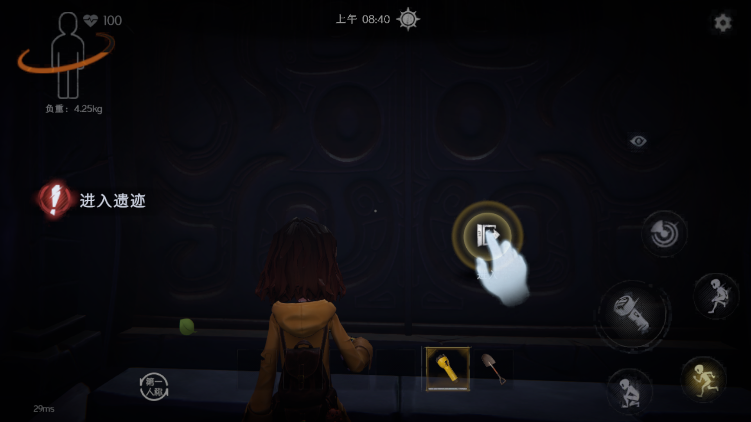Use the large flashlight action button
The height and width of the screenshot is (422, 751).
pyautogui.click(x=633, y=313)
